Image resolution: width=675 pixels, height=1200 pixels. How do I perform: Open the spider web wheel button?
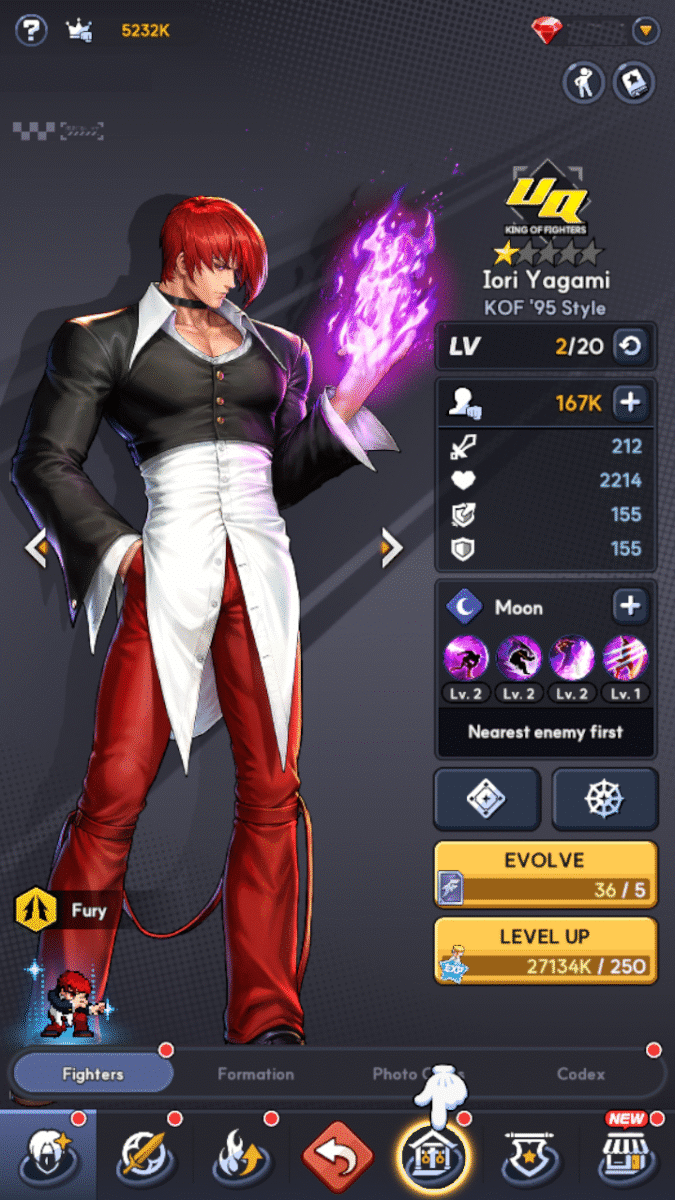605,799
